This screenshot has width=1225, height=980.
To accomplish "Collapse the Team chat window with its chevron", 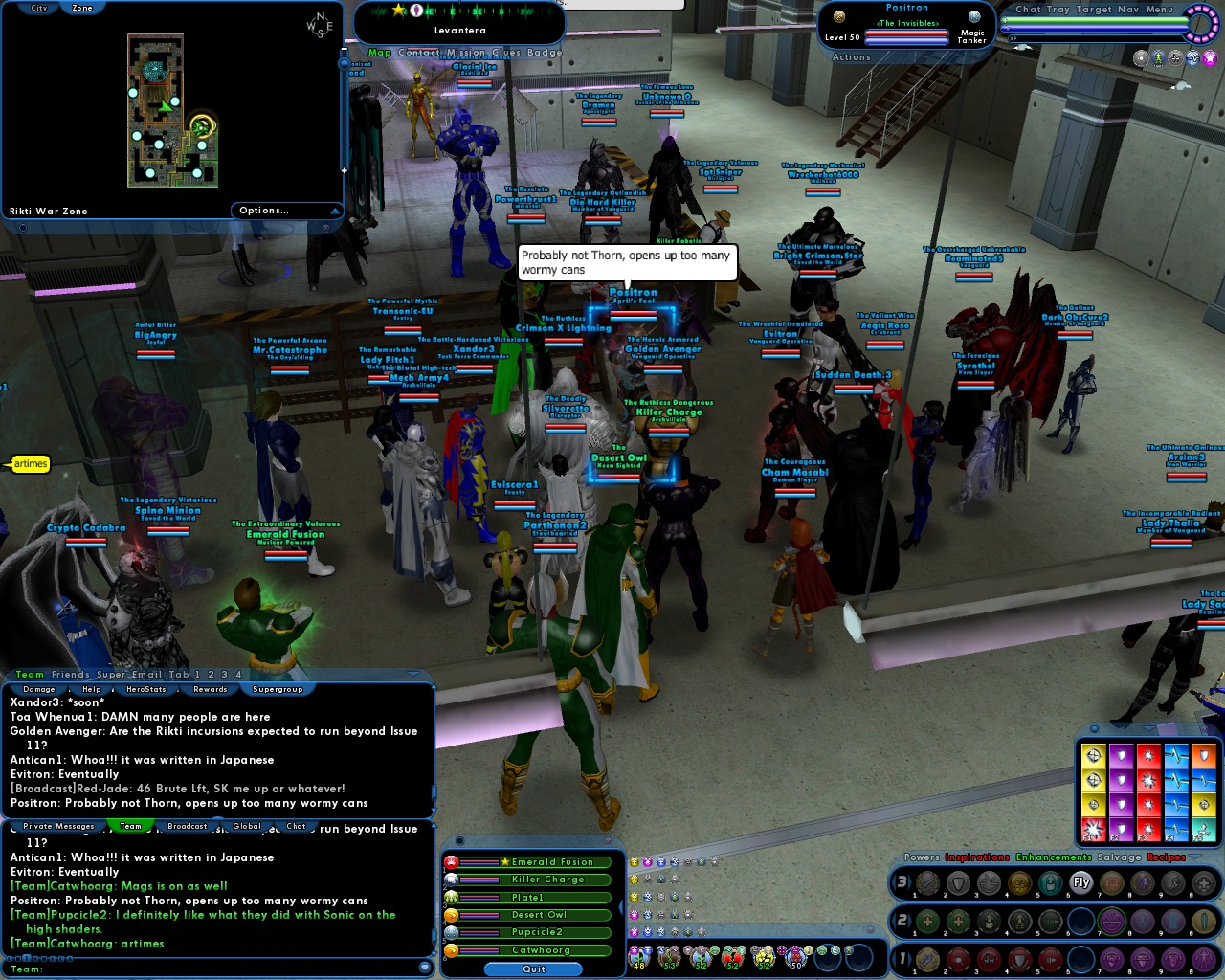I will 412,675.
